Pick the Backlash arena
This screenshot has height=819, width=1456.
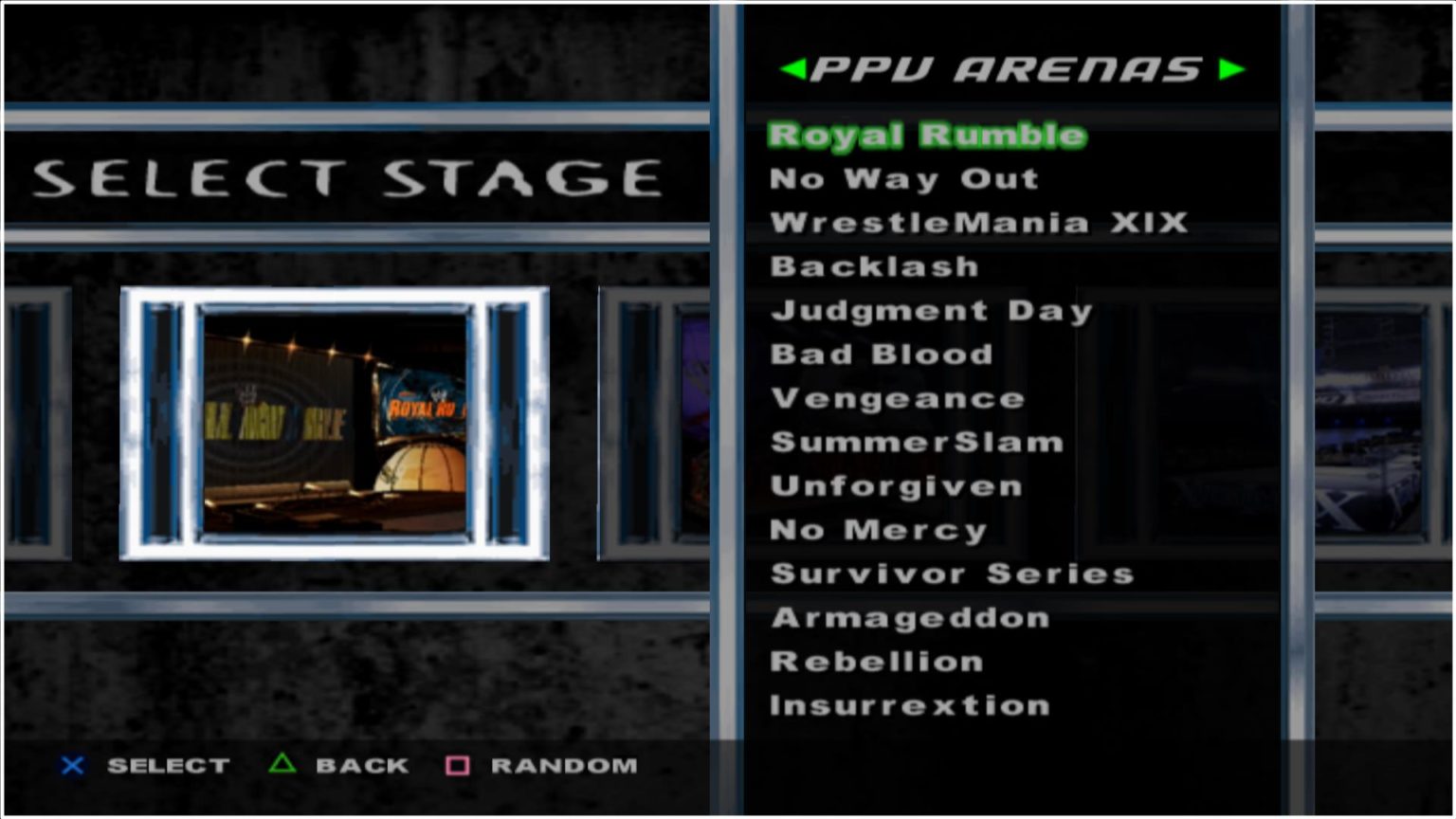pyautogui.click(x=874, y=266)
